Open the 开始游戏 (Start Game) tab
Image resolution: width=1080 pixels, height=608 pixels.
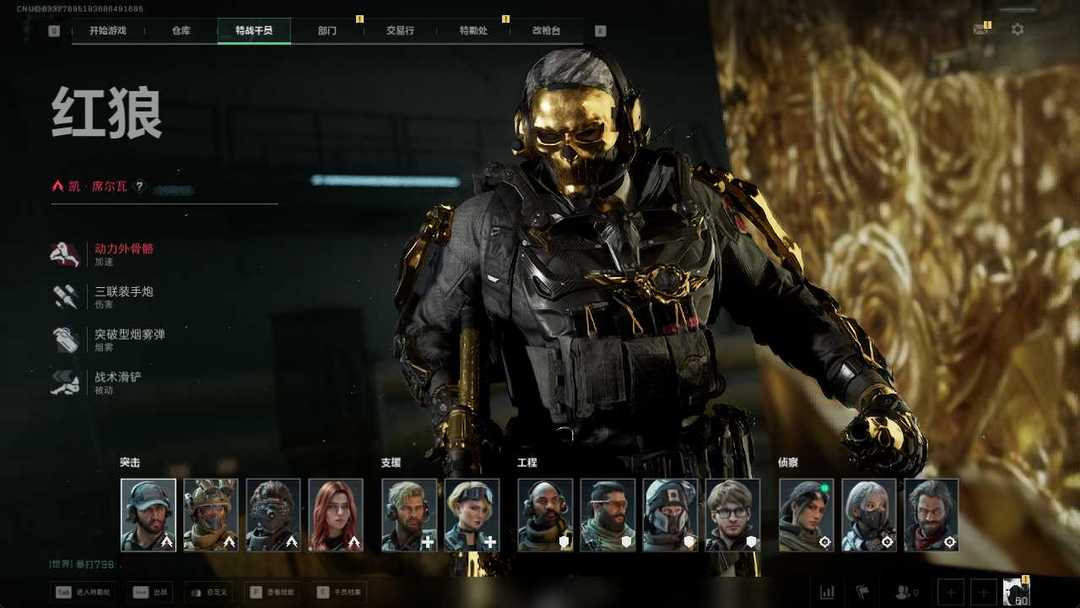click(107, 31)
